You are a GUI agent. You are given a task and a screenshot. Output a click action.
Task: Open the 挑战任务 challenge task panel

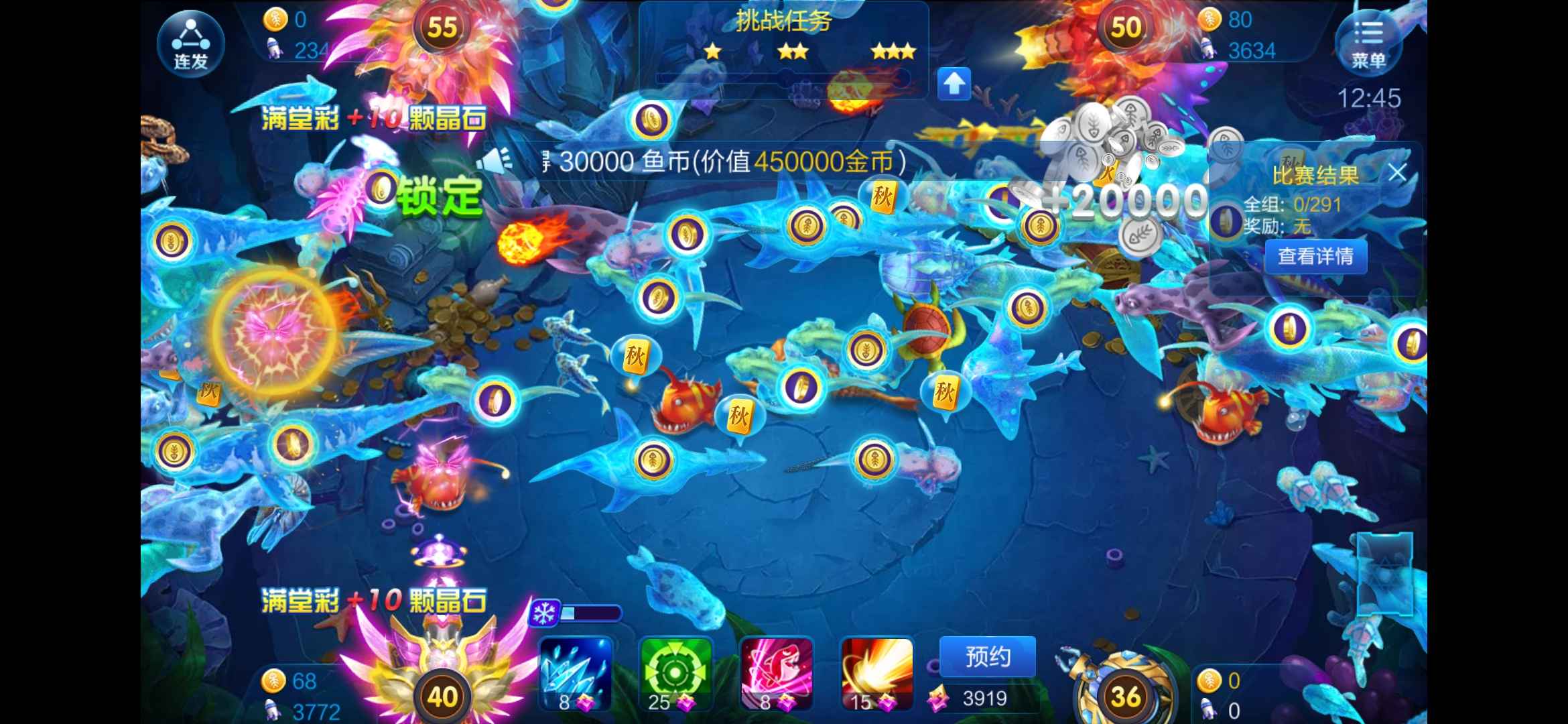point(784,19)
